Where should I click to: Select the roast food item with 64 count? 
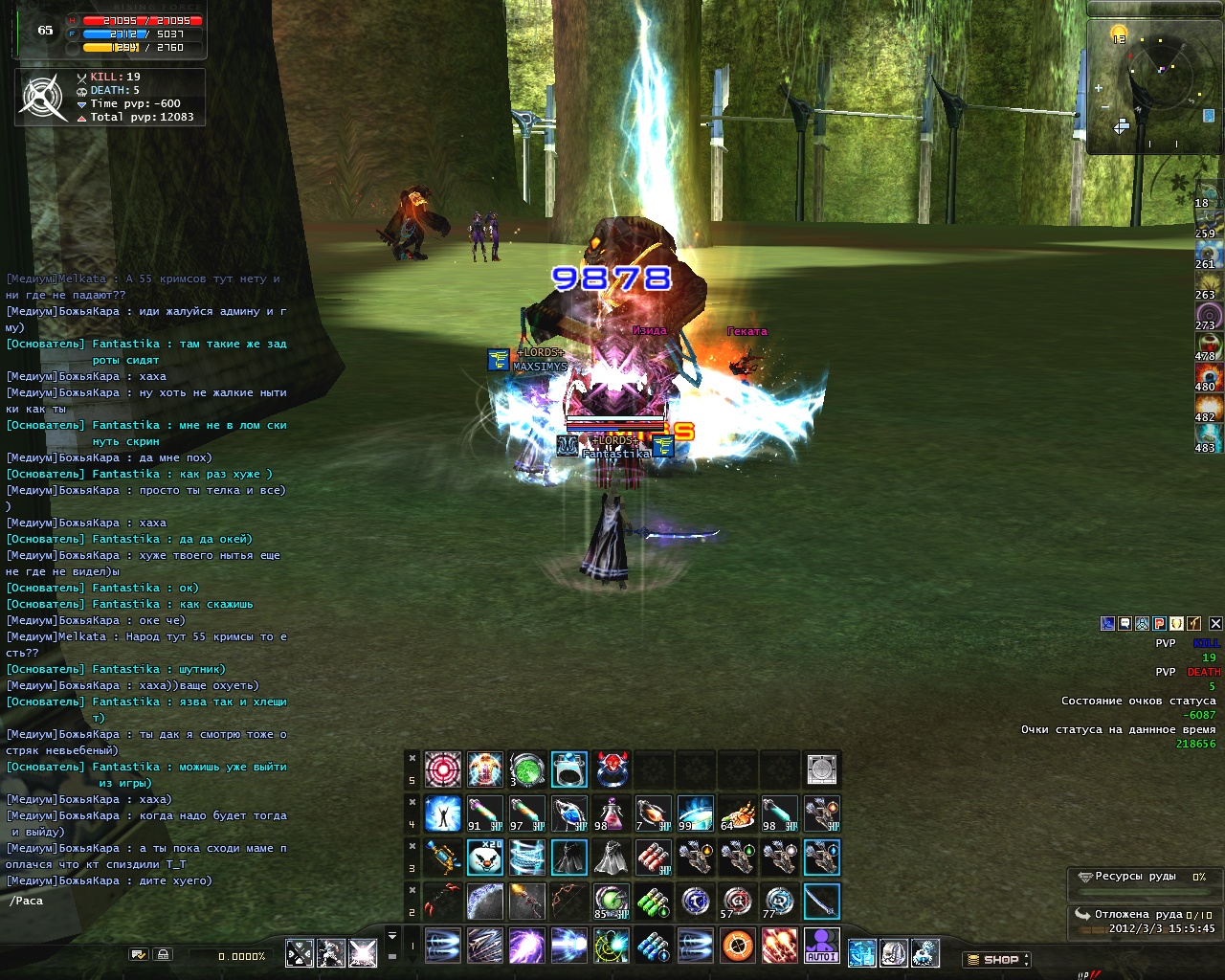point(737,813)
